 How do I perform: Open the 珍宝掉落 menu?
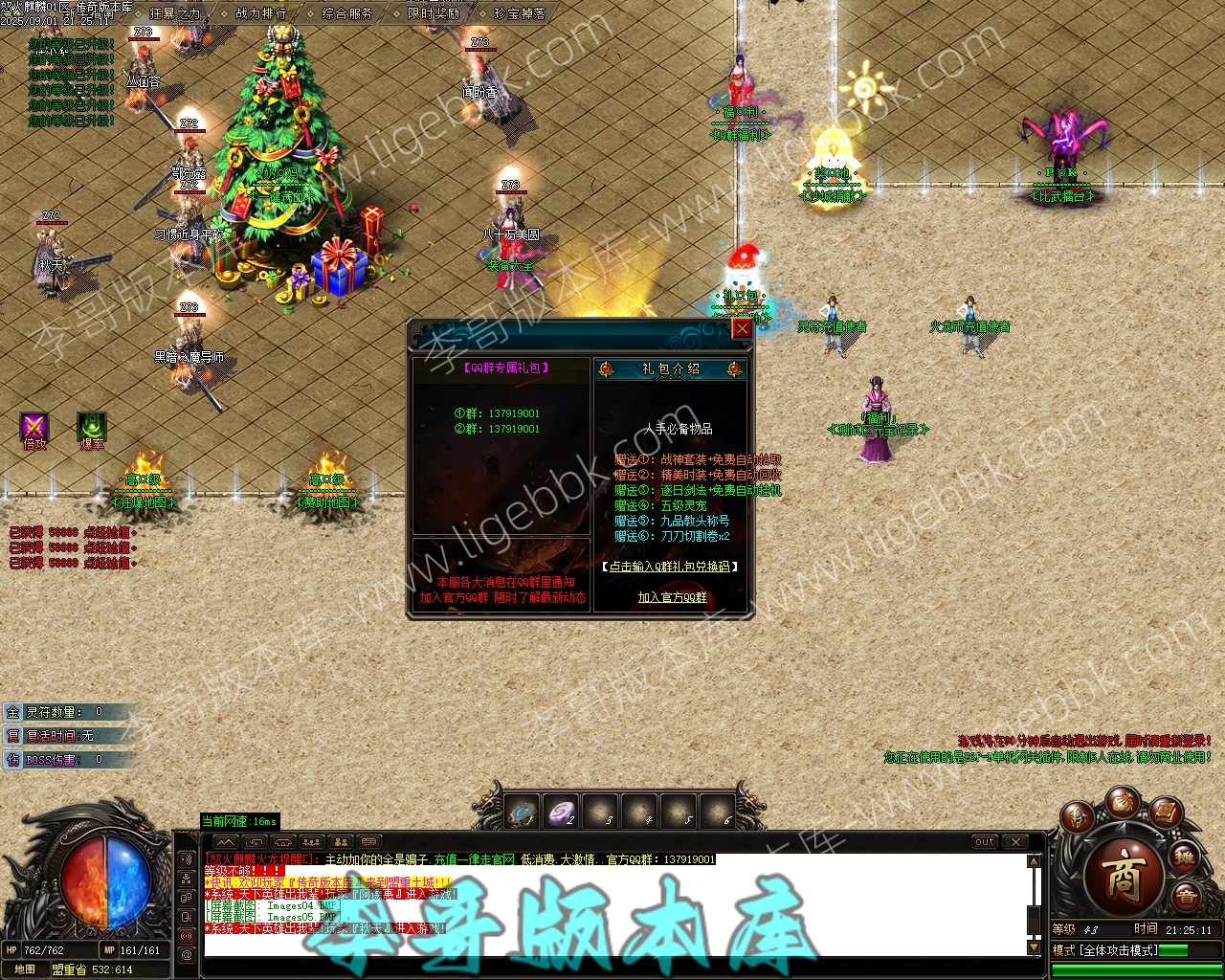[x=520, y=13]
